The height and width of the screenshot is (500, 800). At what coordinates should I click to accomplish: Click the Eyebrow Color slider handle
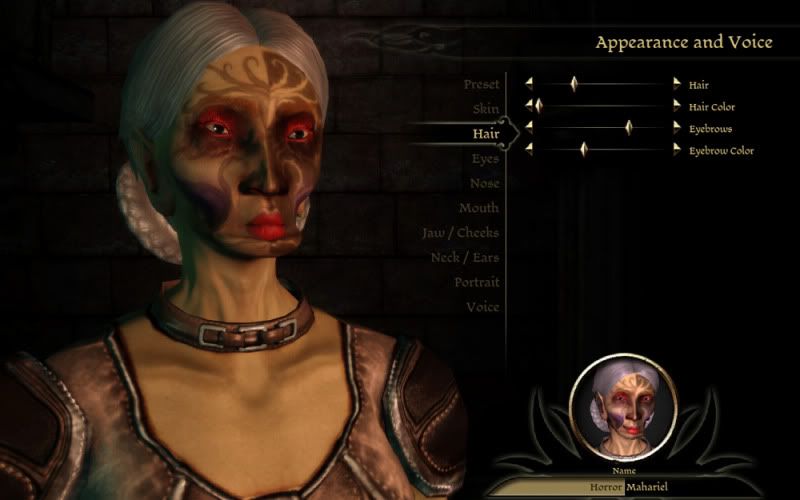(x=583, y=149)
